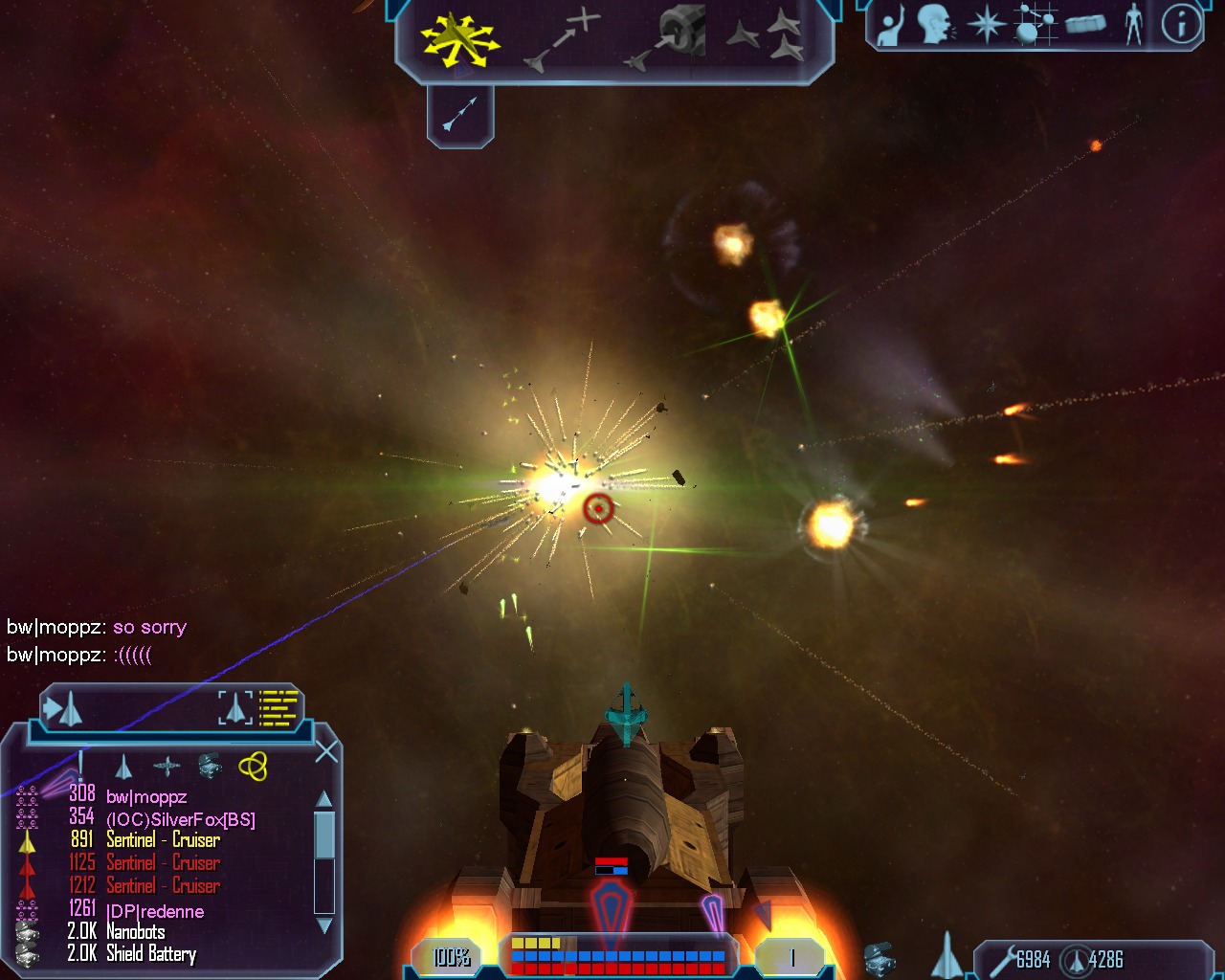Open the information 'i' button
This screenshot has height=980, width=1225.
tap(1181, 24)
